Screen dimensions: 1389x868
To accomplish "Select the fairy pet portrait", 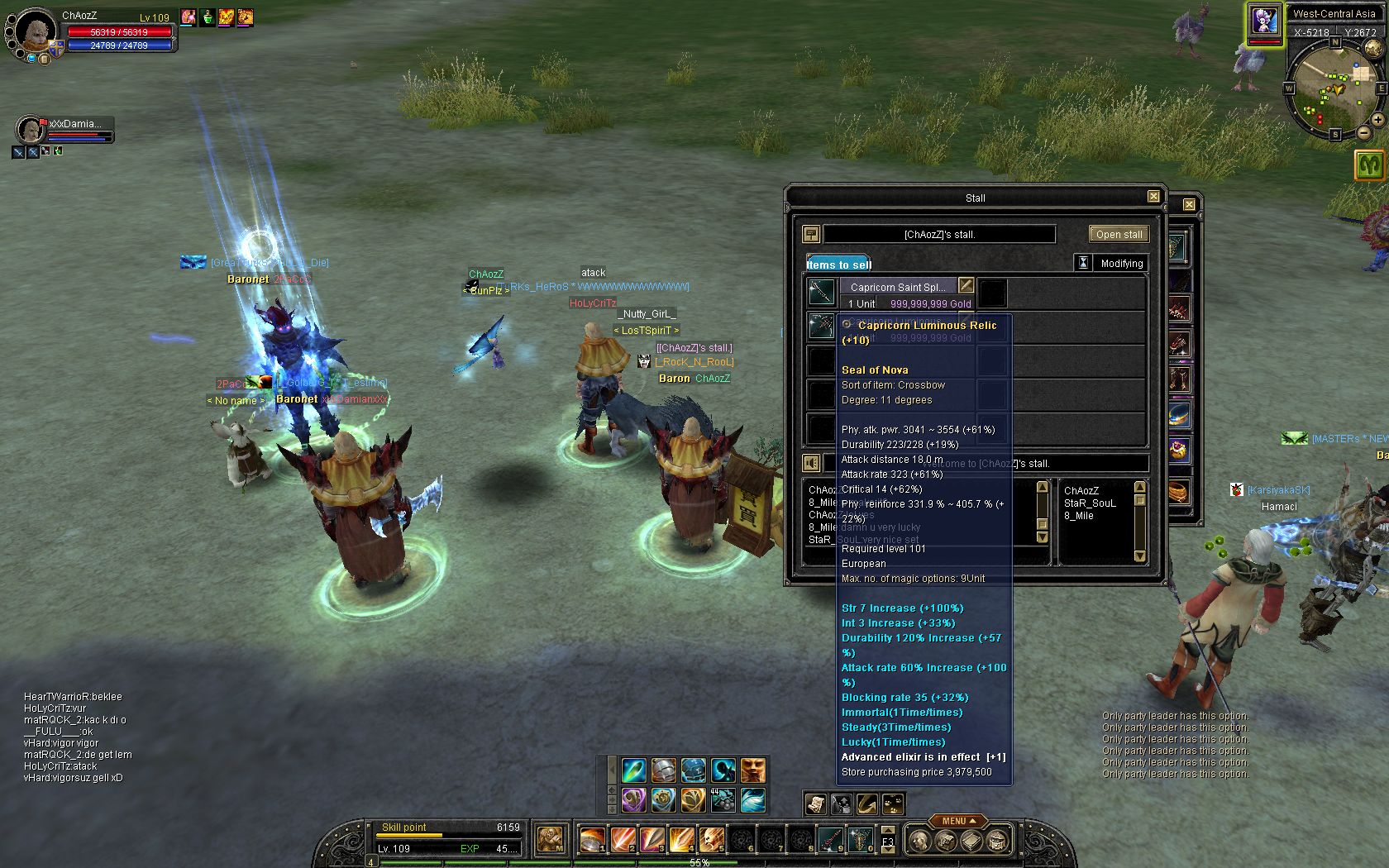I will [1265, 21].
